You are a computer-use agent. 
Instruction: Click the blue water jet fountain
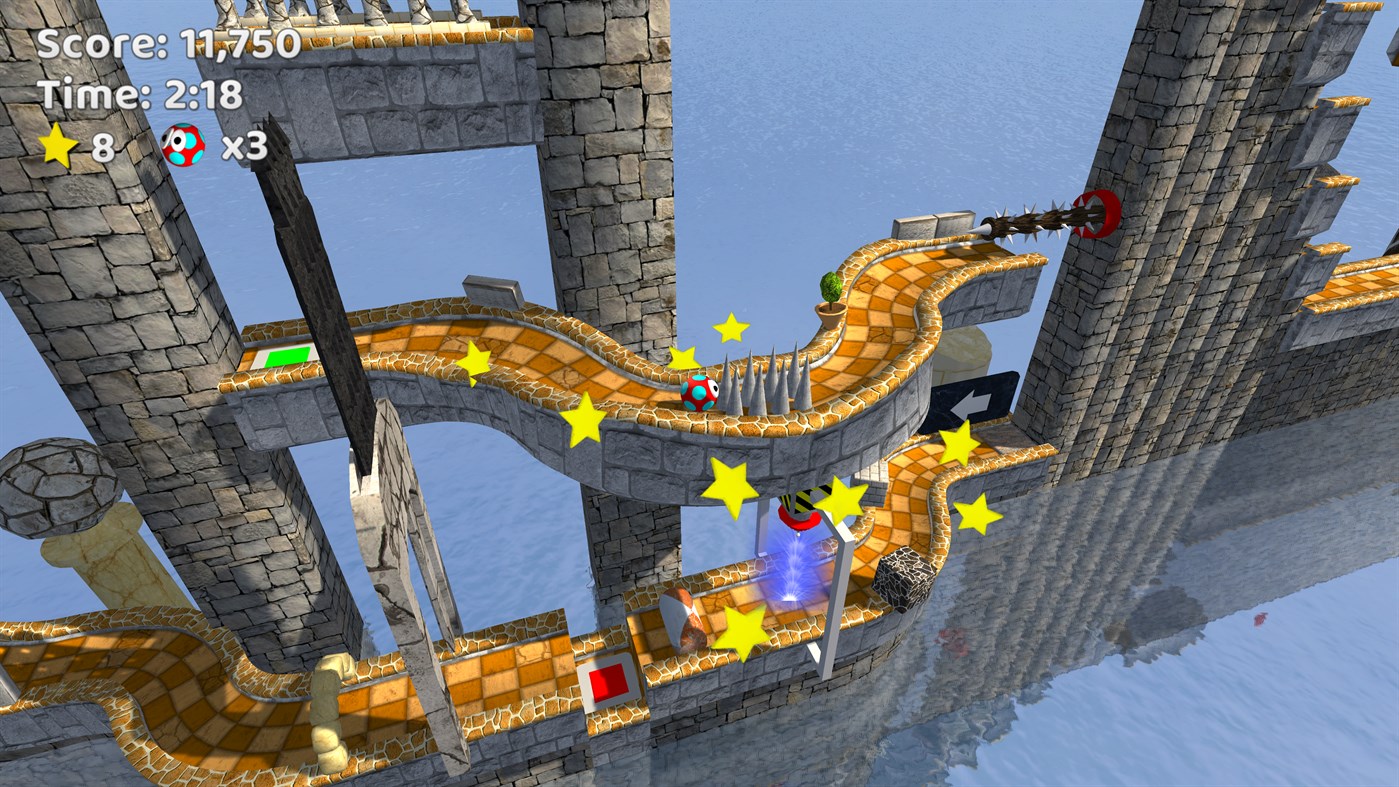click(x=793, y=572)
